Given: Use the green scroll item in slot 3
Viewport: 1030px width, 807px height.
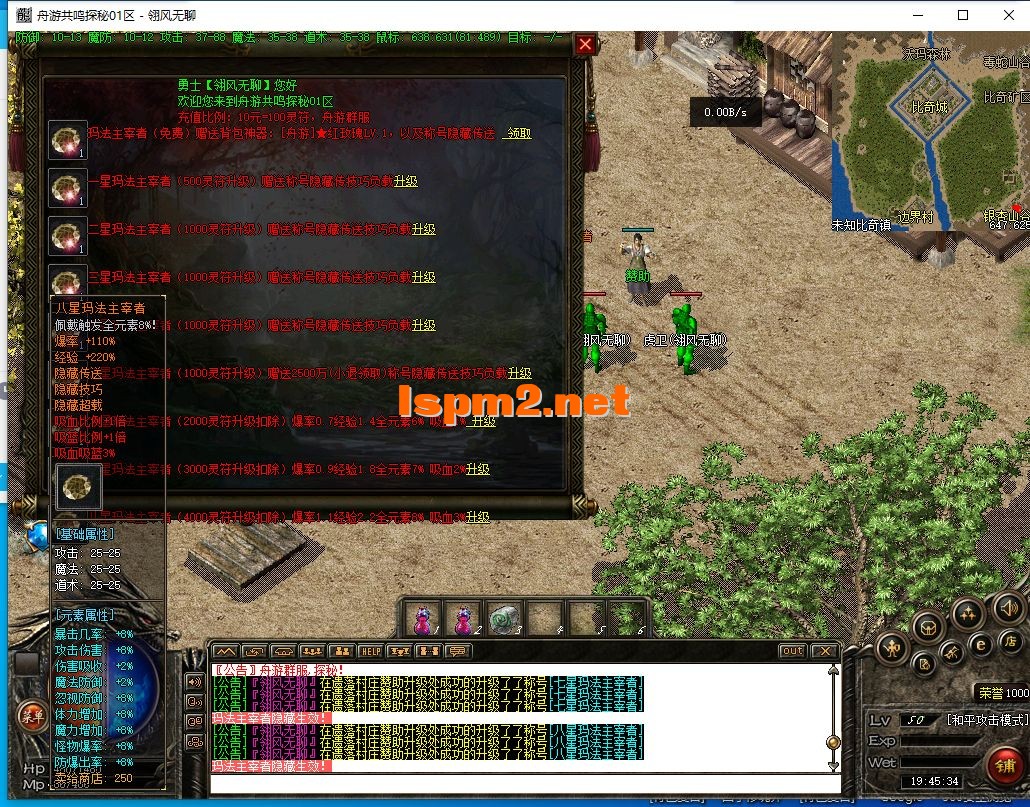Looking at the screenshot, I should [504, 619].
